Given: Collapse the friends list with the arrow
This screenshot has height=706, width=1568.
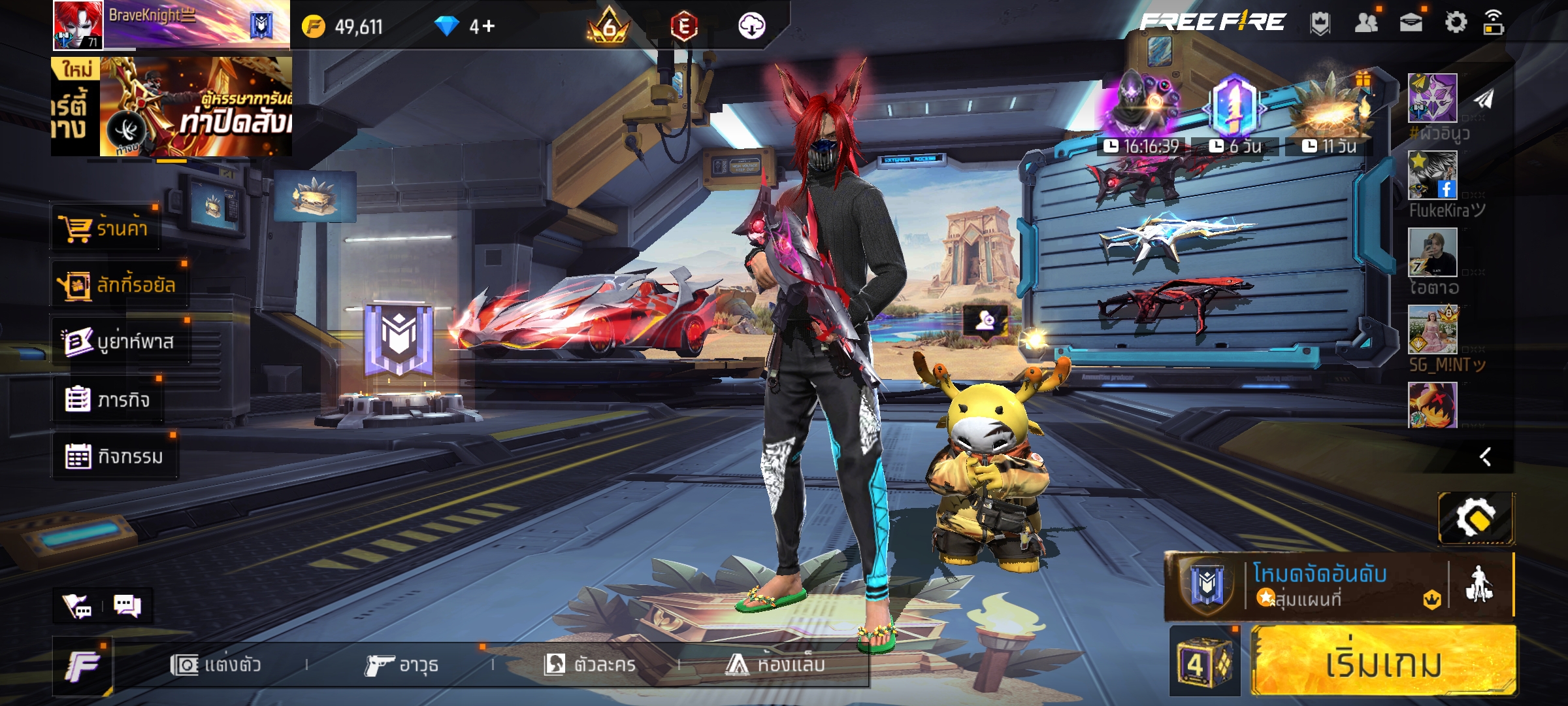Looking at the screenshot, I should [x=1486, y=456].
